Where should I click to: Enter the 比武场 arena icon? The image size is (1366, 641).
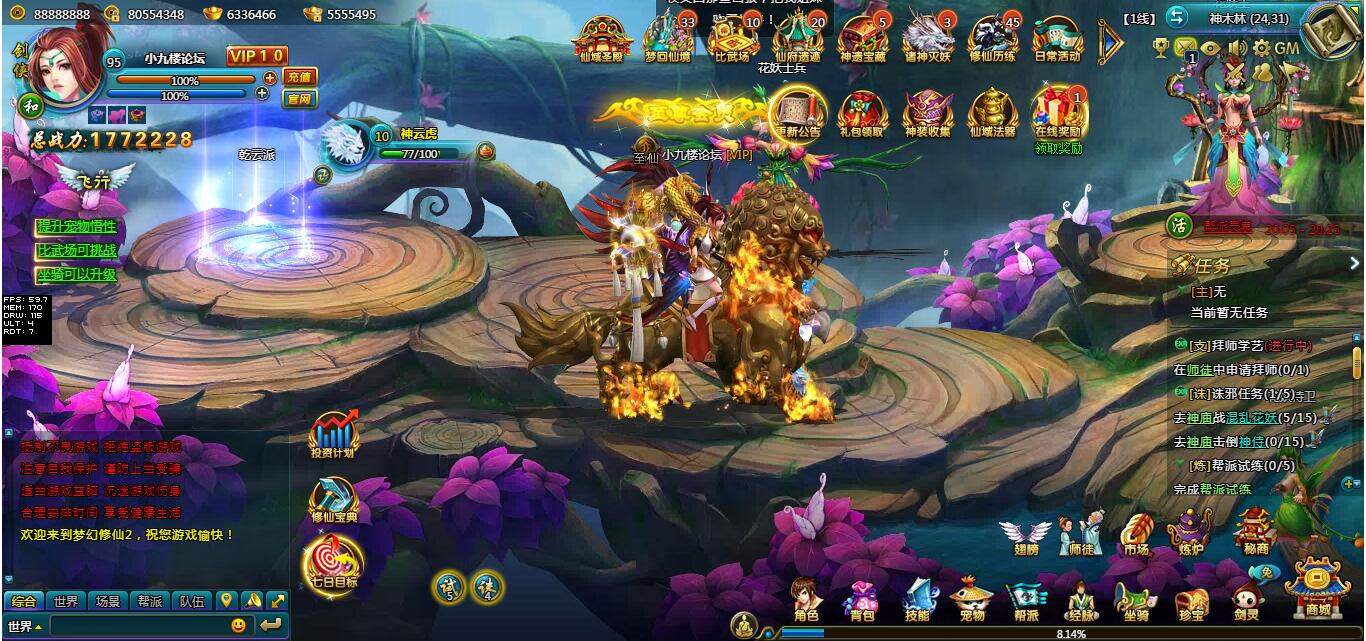[733, 40]
